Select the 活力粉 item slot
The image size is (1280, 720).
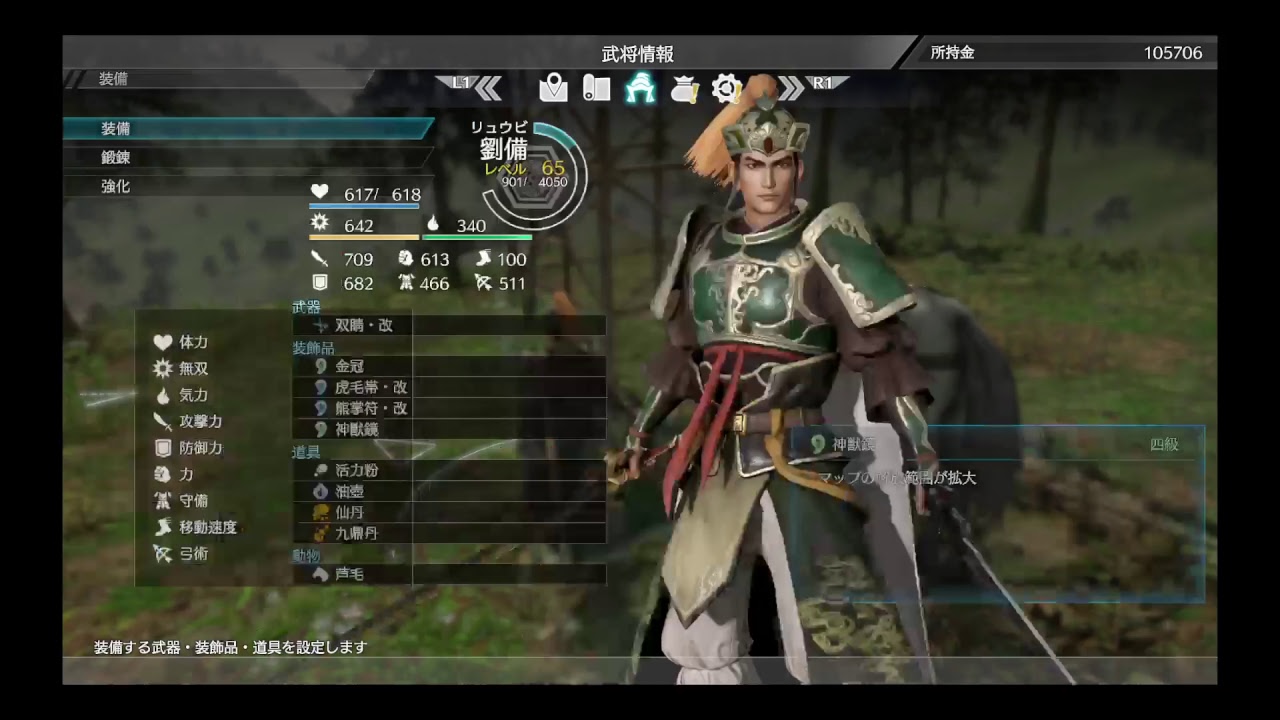450,470
